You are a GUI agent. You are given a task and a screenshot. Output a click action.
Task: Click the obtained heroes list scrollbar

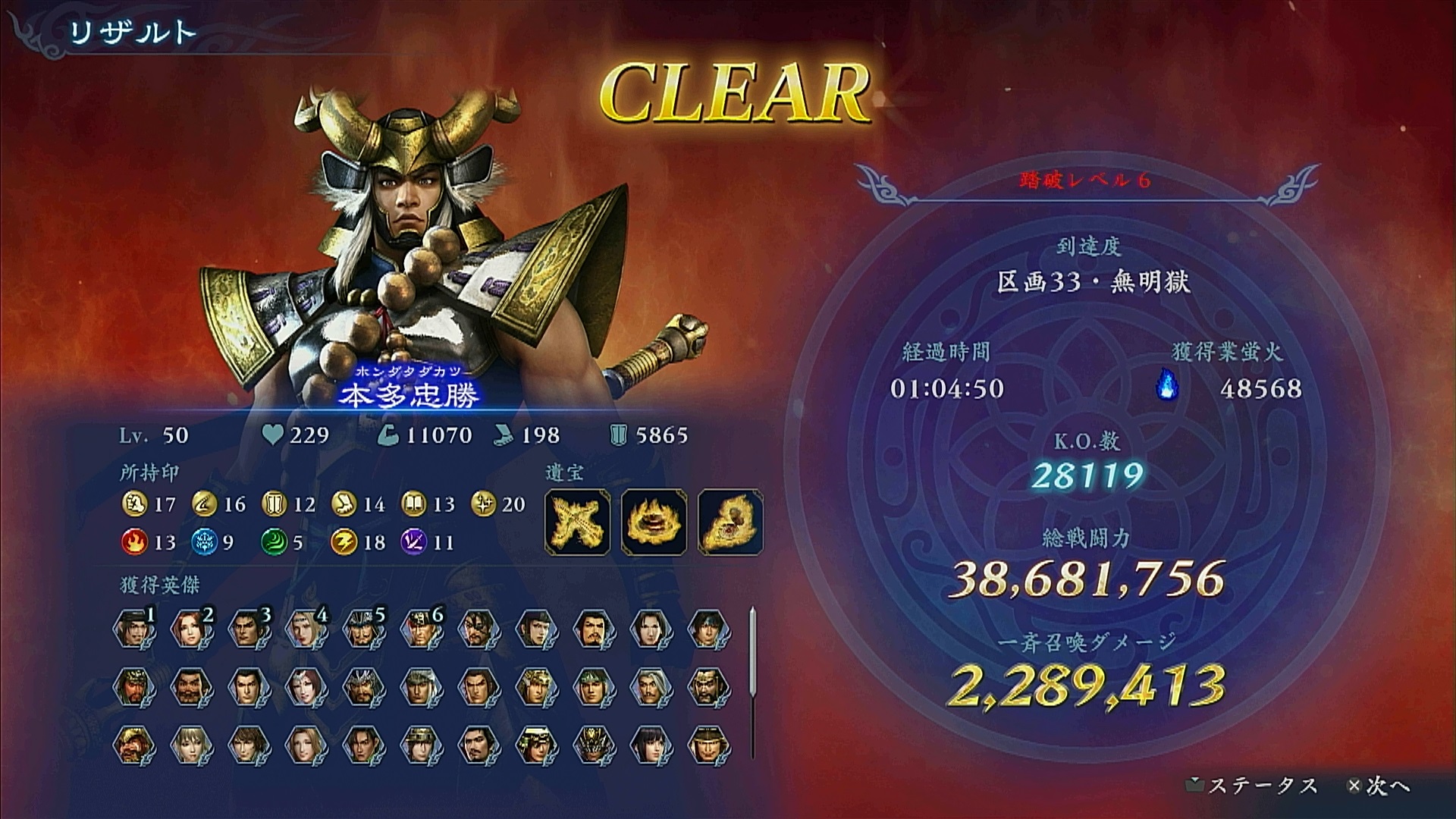752,681
